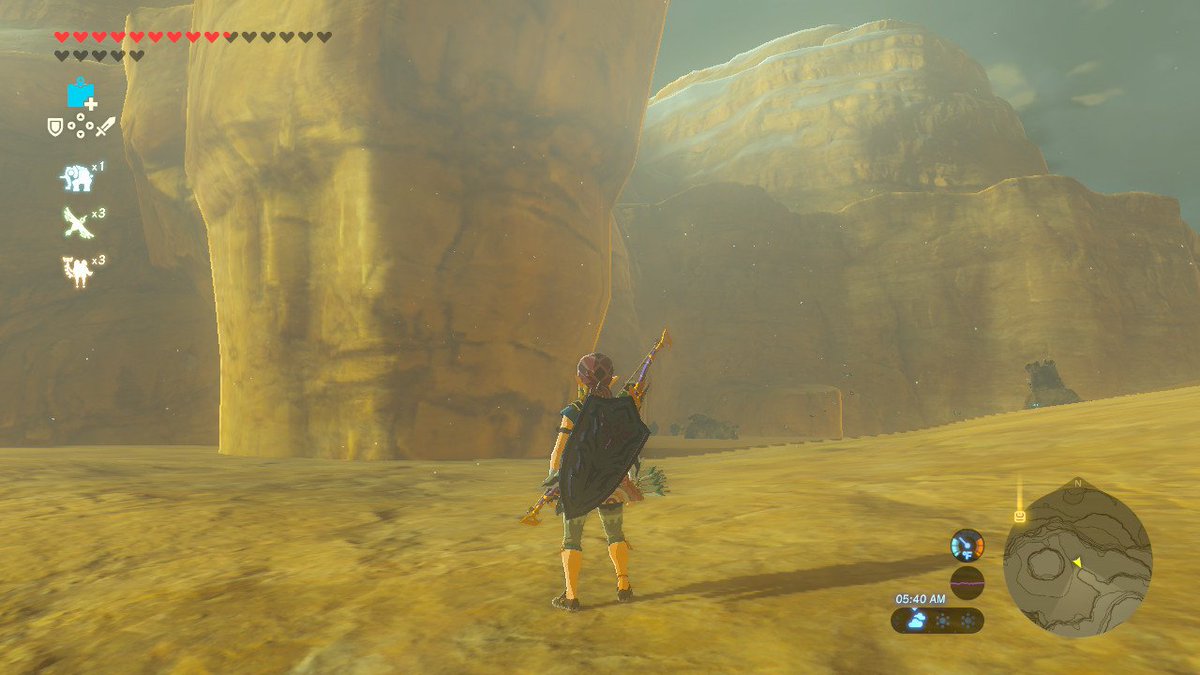Choose the sword quick-select icon
1200x675 pixels.
click(105, 127)
